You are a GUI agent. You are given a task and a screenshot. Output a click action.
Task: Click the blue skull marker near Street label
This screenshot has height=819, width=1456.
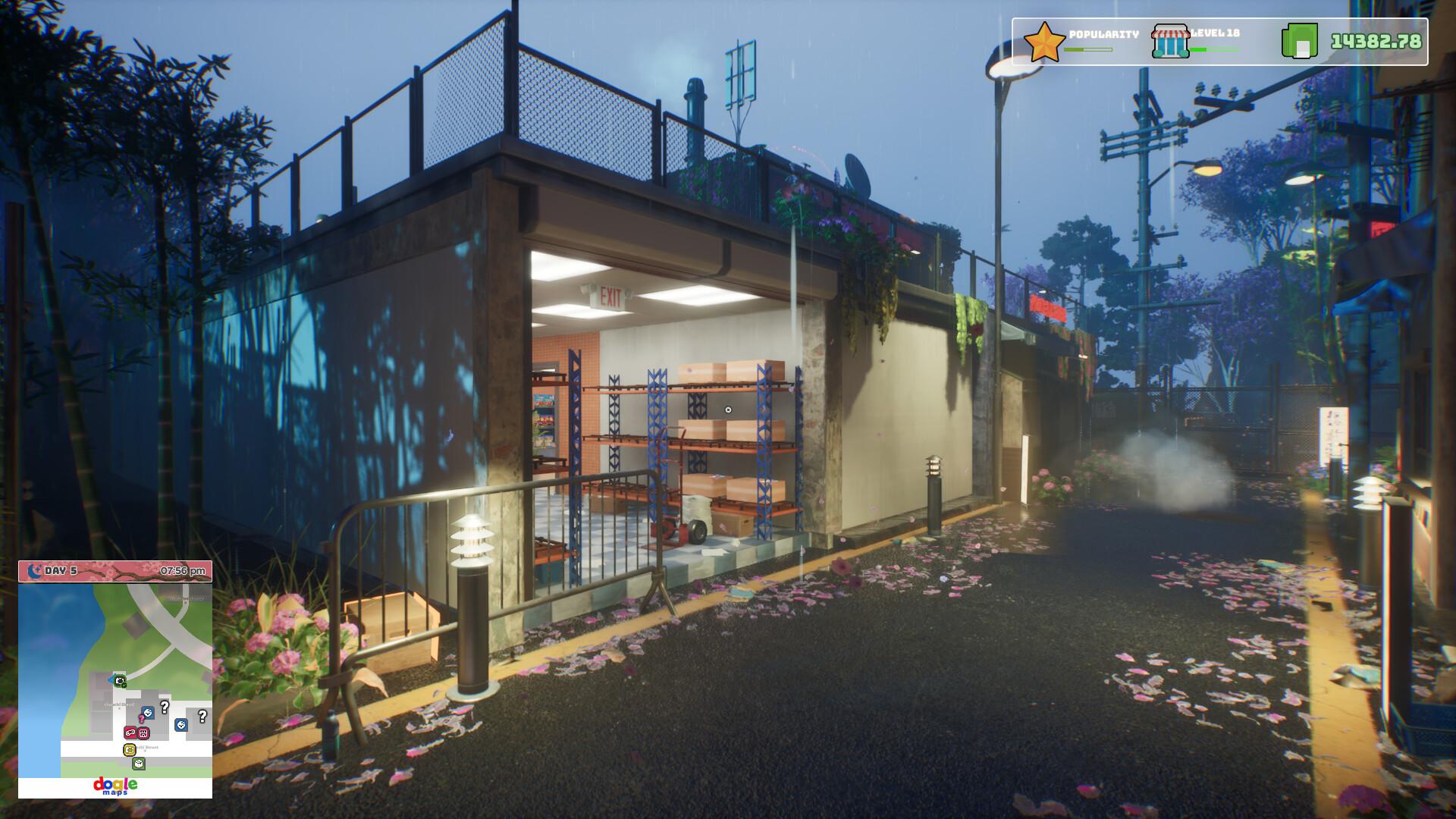tap(148, 711)
